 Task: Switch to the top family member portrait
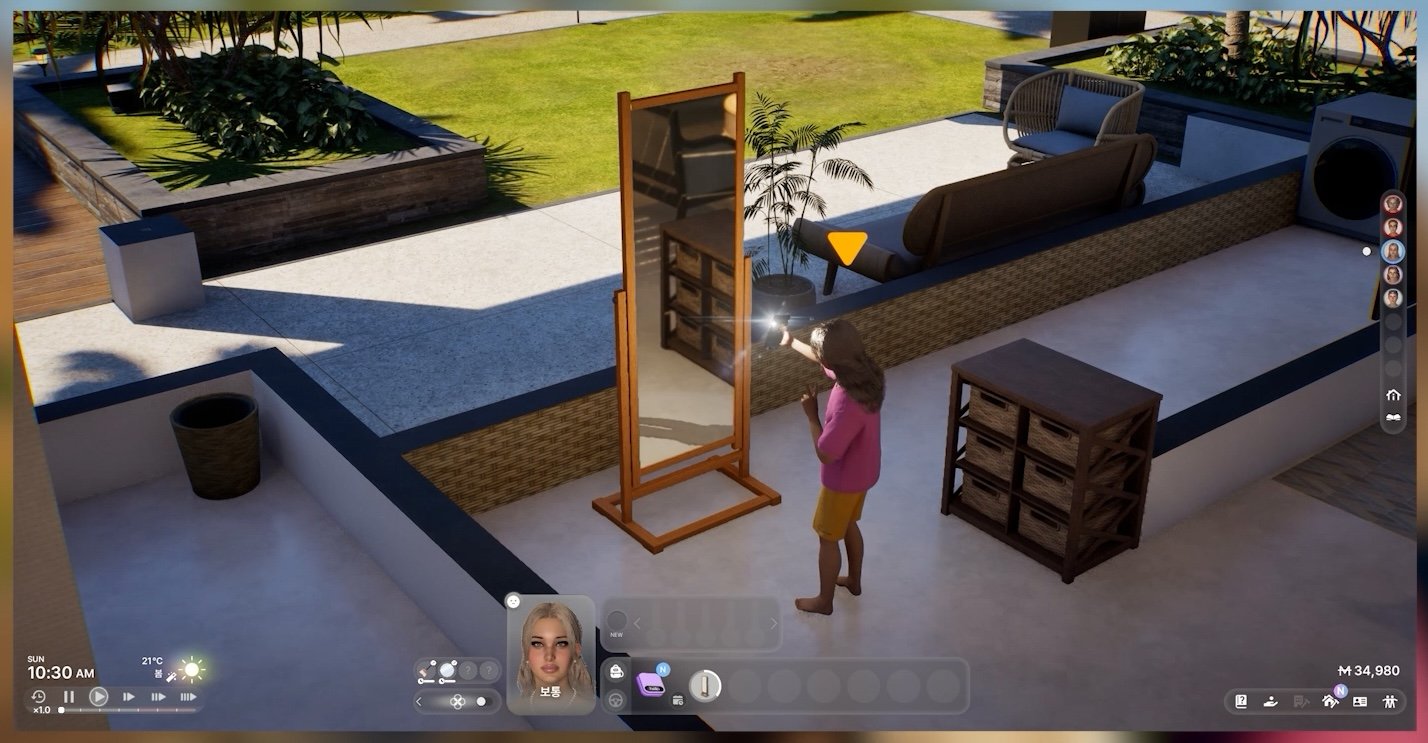pos(1392,204)
